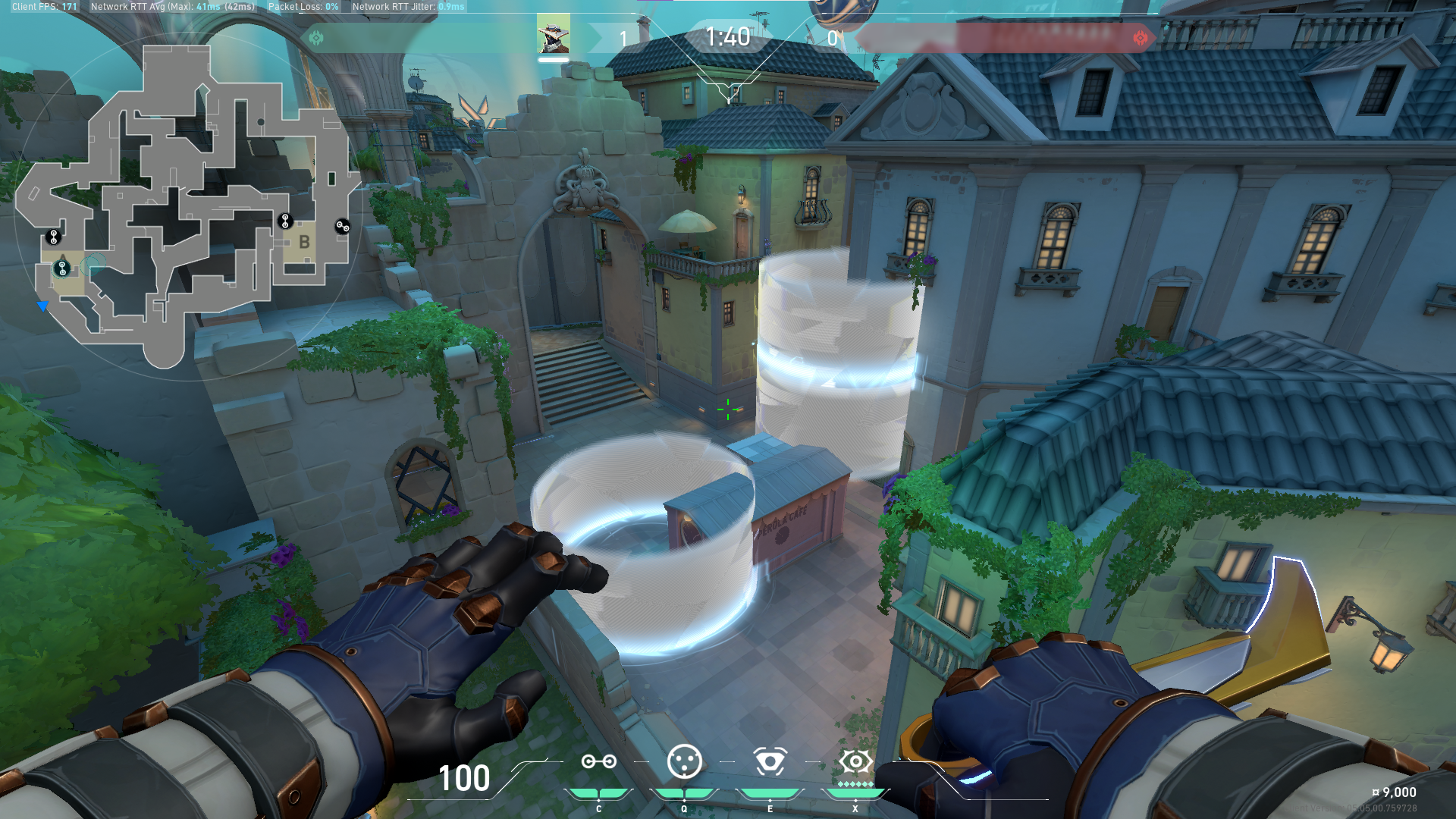Click the round timer showing 1:40
Image resolution: width=1456 pixels, height=819 pixels.
pyautogui.click(x=727, y=36)
